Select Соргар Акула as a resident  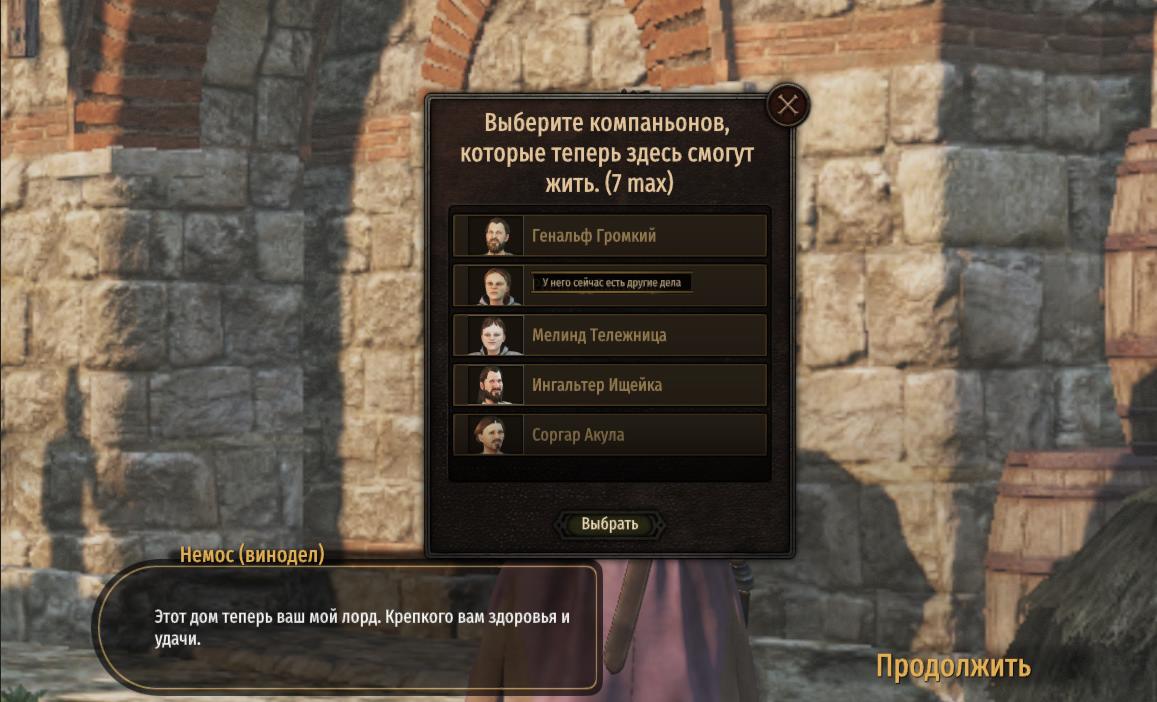click(x=610, y=435)
